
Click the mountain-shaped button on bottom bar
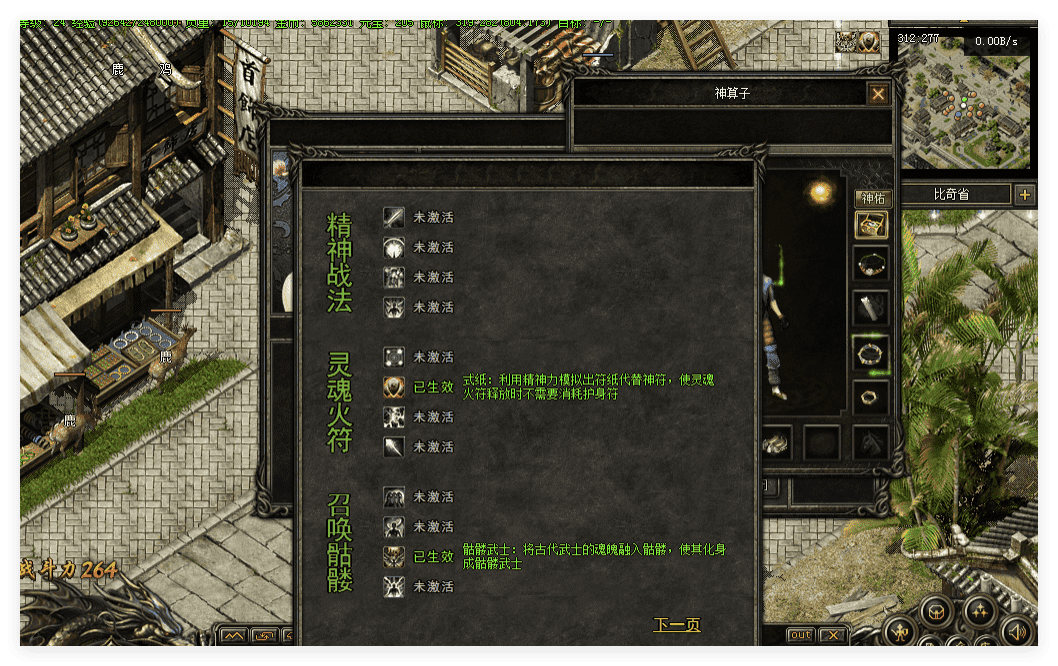pyautogui.click(x=234, y=636)
